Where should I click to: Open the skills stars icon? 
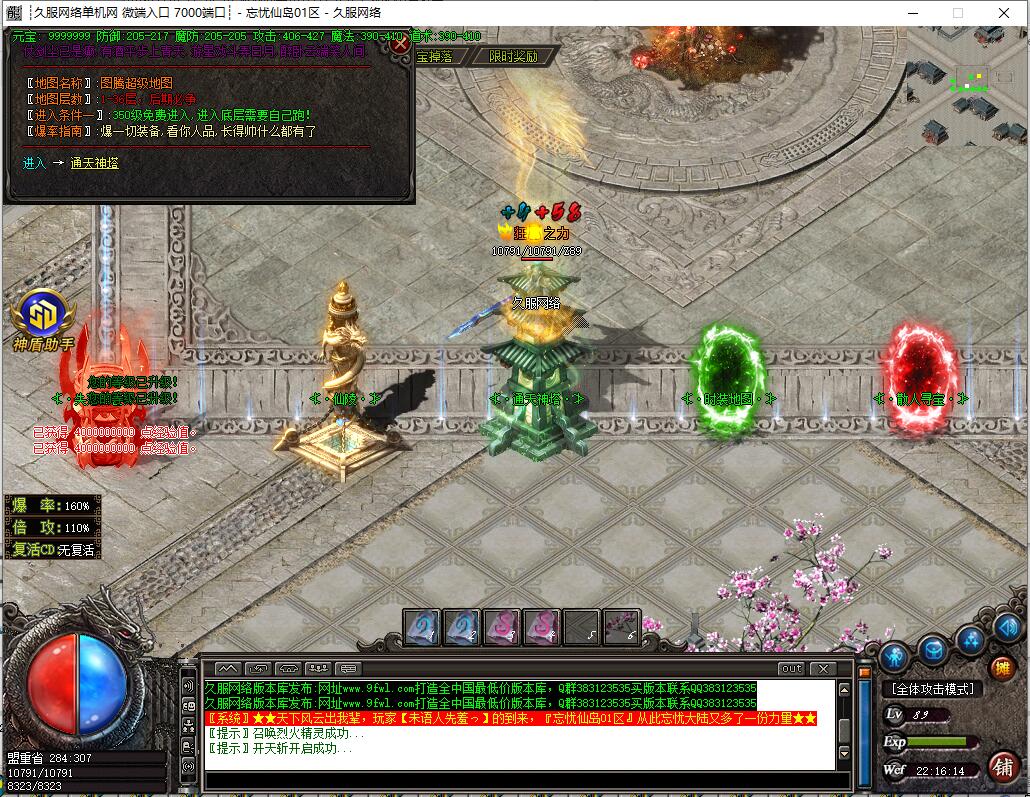click(x=970, y=639)
